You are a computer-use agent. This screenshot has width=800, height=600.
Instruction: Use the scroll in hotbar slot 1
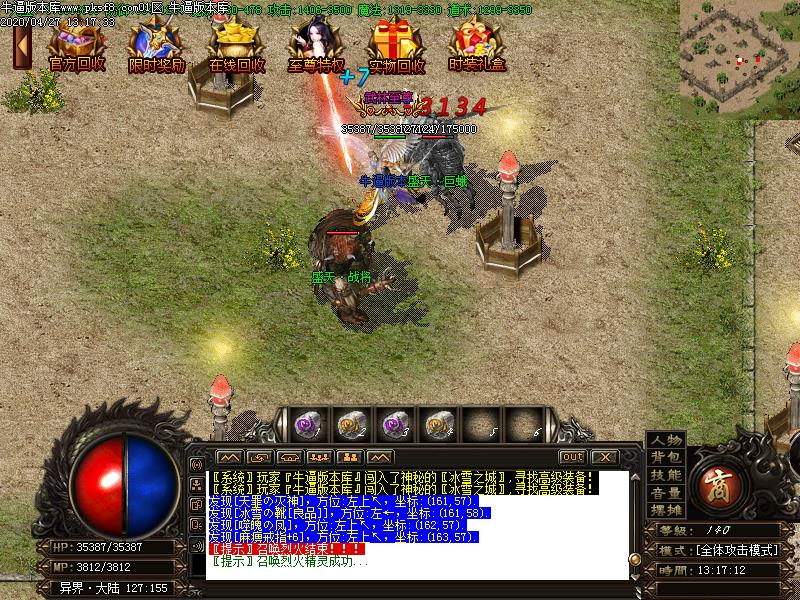(304, 425)
